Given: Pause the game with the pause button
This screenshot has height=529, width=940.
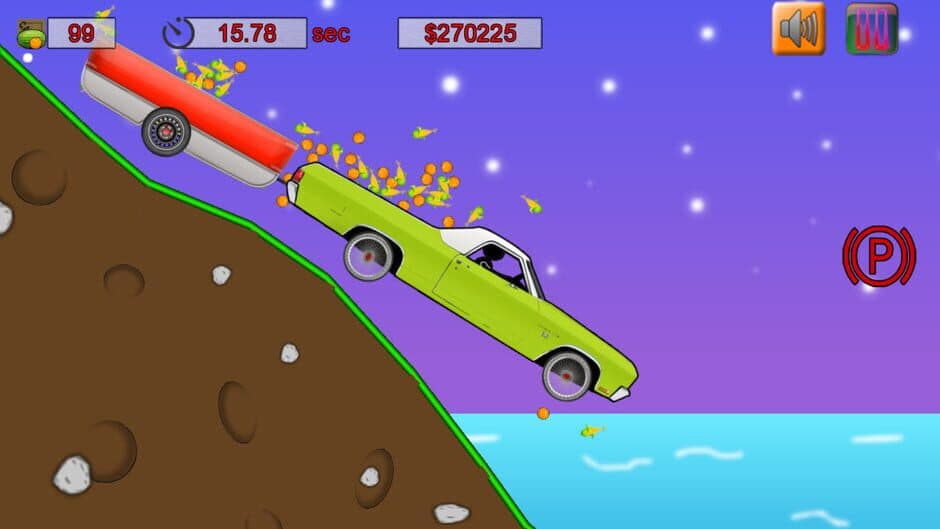Looking at the screenshot, I should (871, 28).
